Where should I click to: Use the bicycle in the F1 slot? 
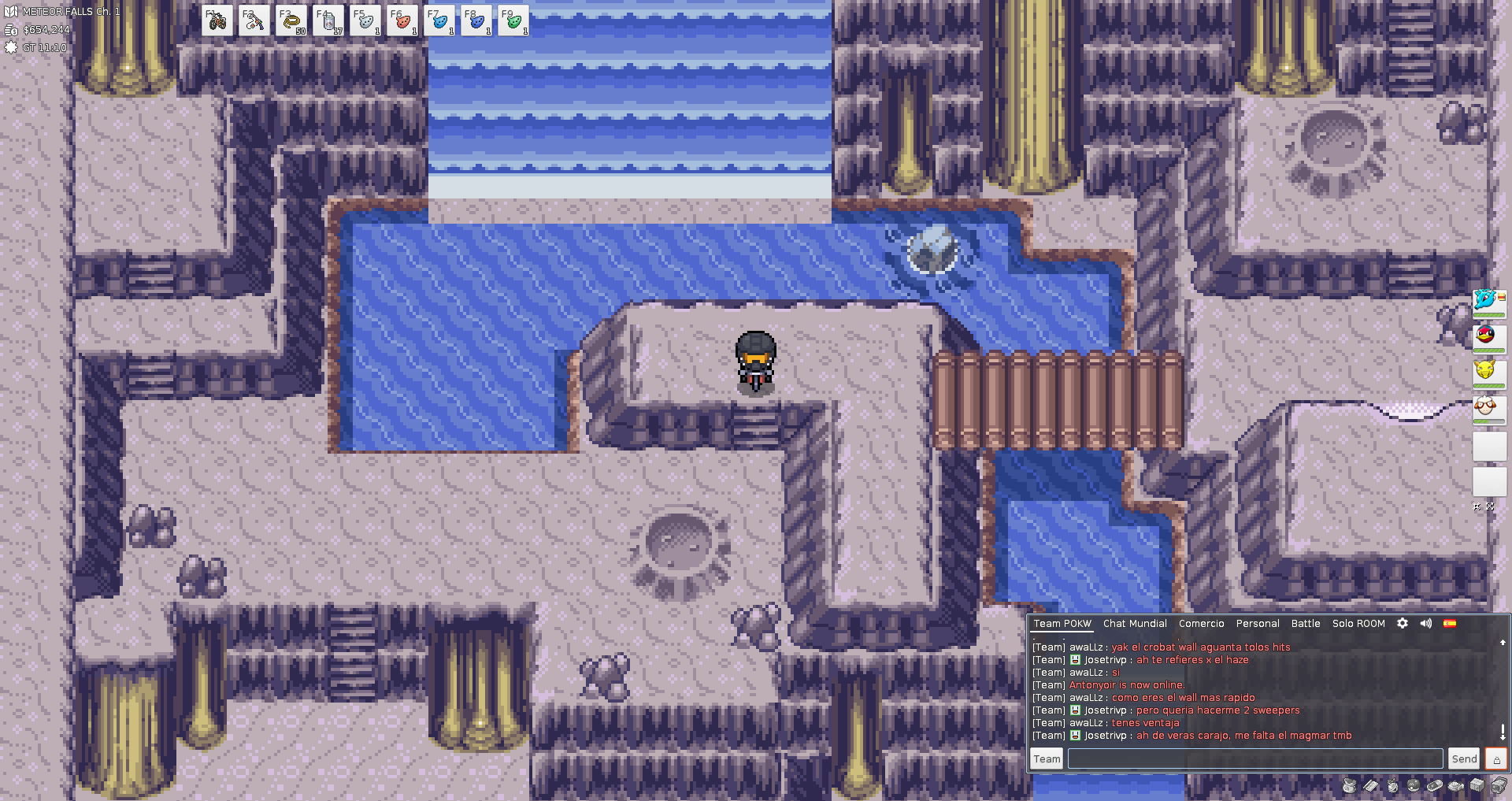tap(217, 21)
